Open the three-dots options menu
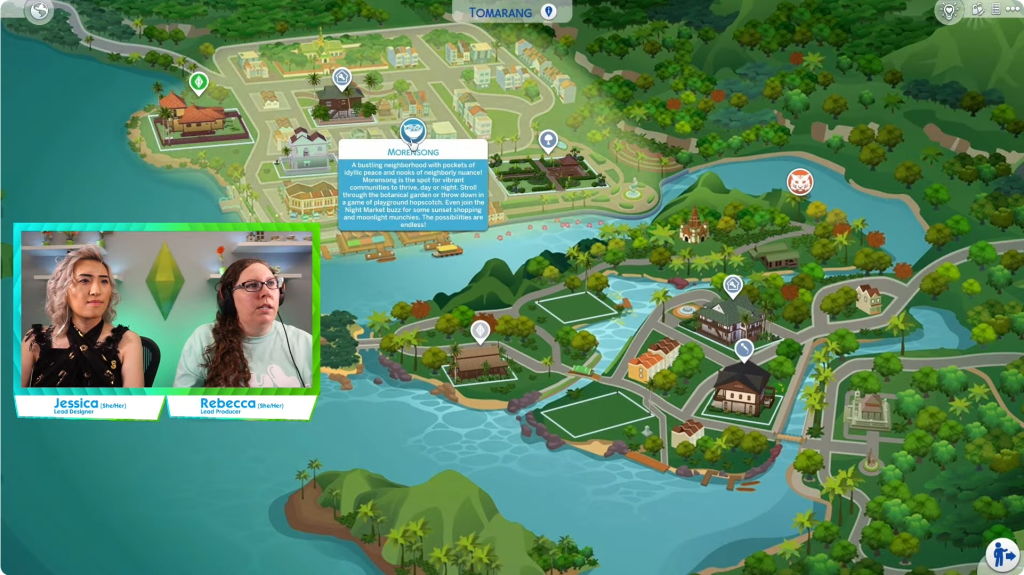Viewport: 1024px width, 575px height. point(1011,10)
